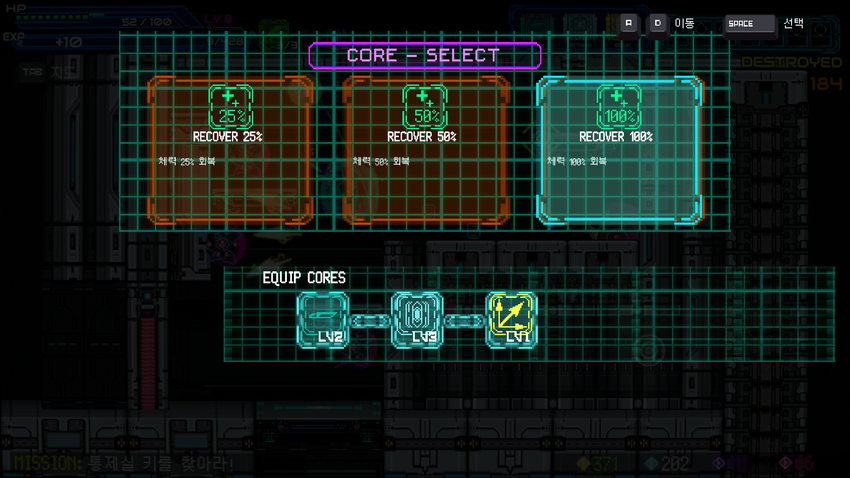Viewport: 850px width, 478px height.
Task: Select the LV2 equipped core slot
Action: [322, 320]
